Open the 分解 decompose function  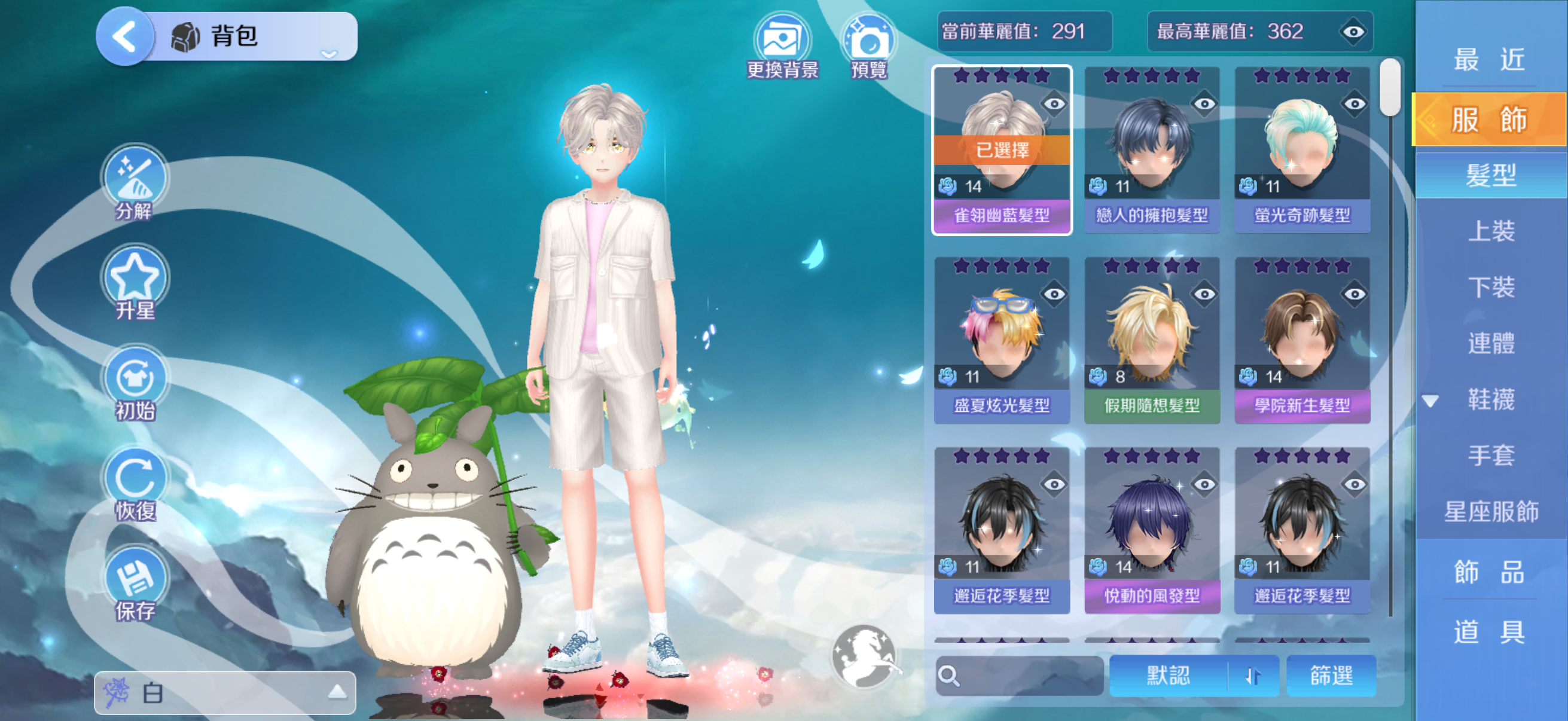pos(135,180)
